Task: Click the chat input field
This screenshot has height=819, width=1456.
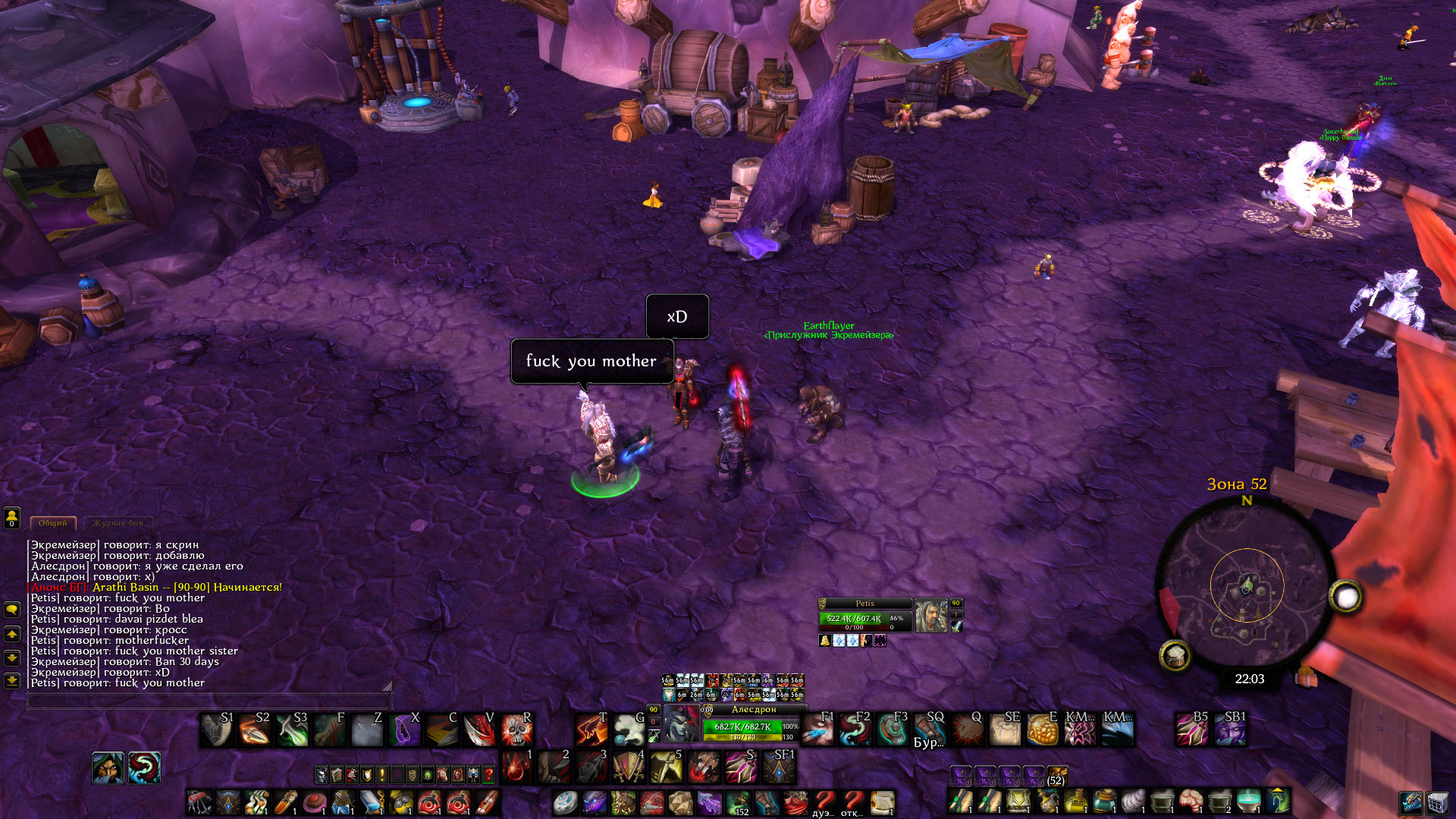Action: click(209, 701)
